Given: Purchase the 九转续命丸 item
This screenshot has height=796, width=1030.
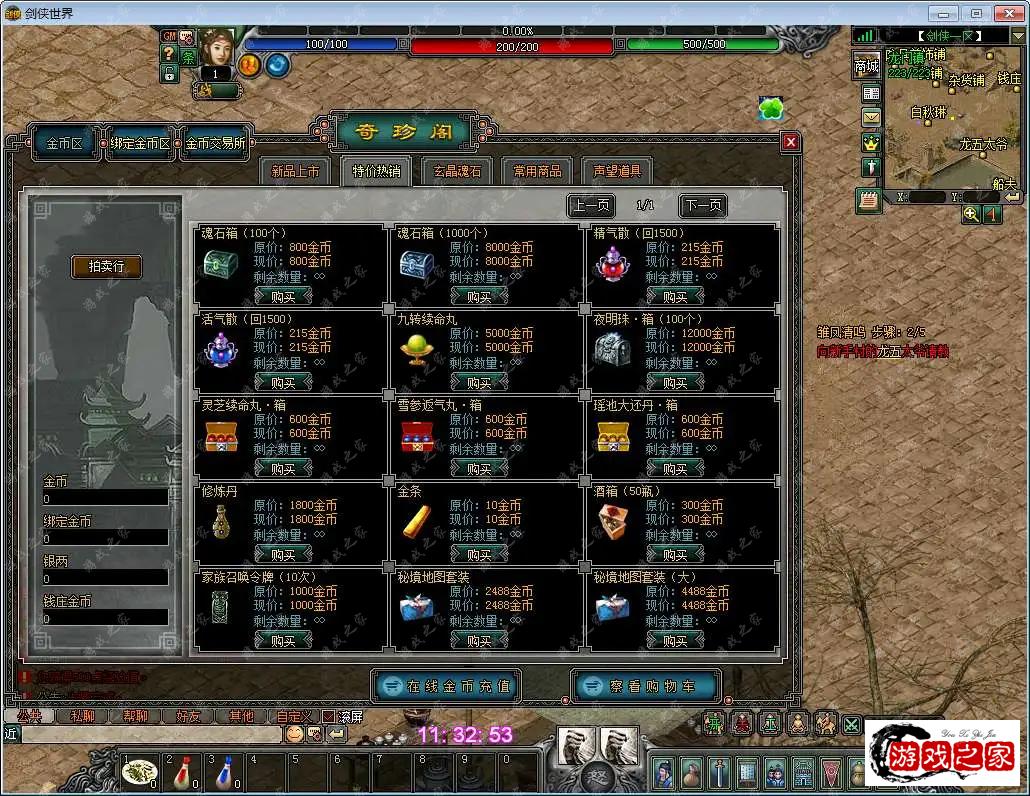Looking at the screenshot, I should pyautogui.click(x=479, y=382).
